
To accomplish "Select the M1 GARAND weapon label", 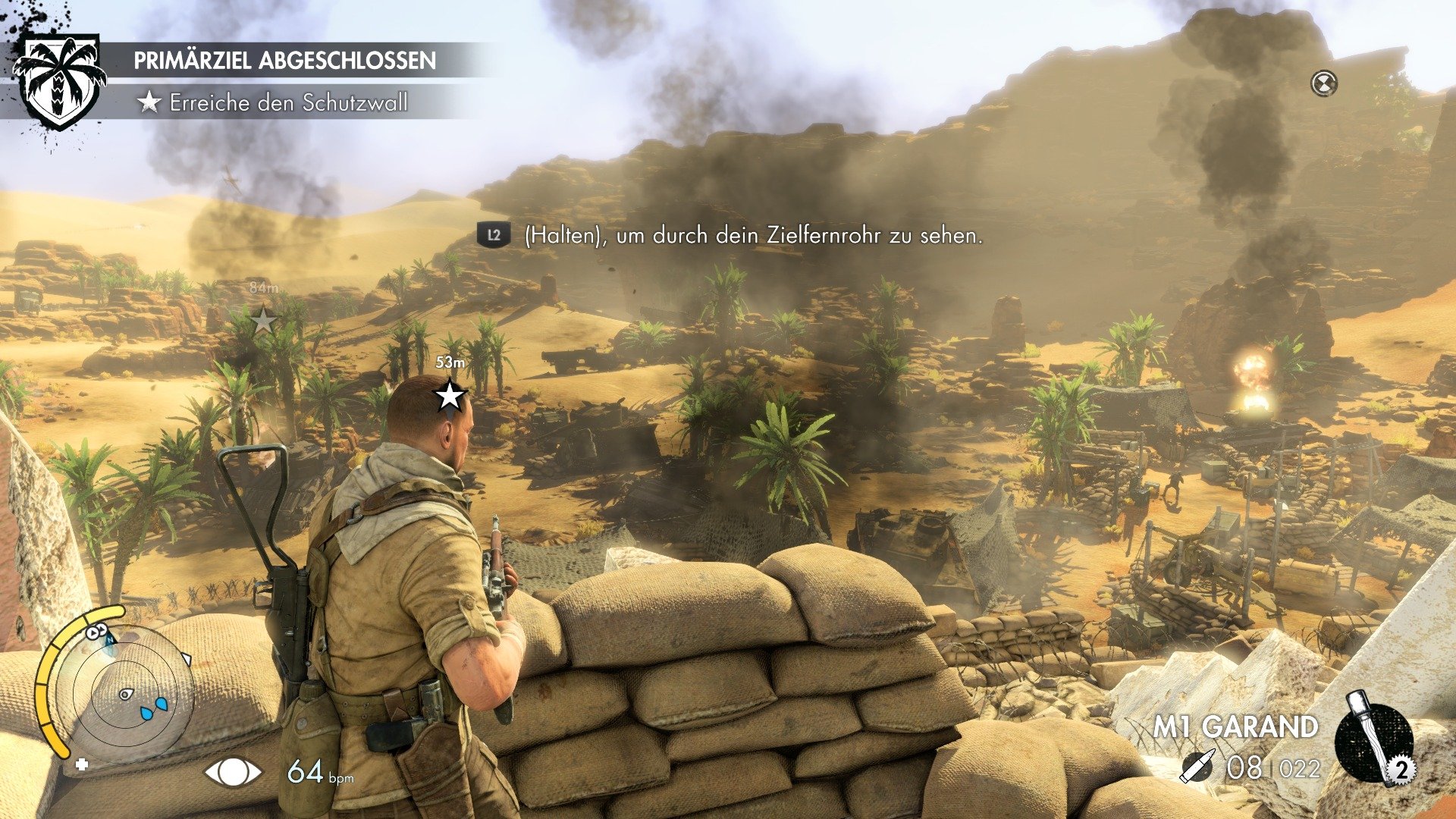I will pos(1235,726).
